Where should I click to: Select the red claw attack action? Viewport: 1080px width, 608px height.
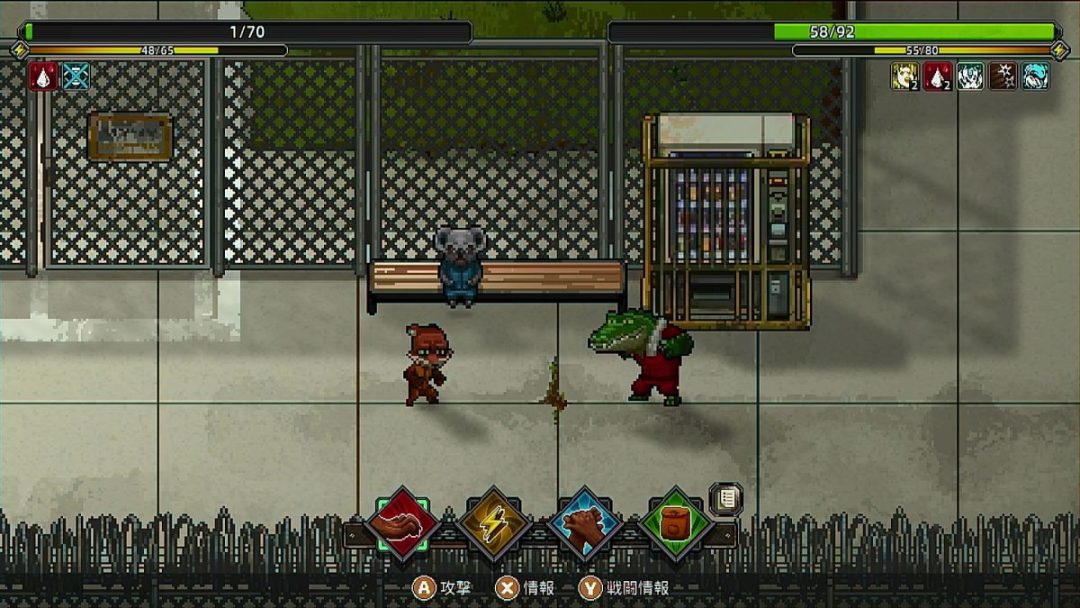(x=403, y=522)
